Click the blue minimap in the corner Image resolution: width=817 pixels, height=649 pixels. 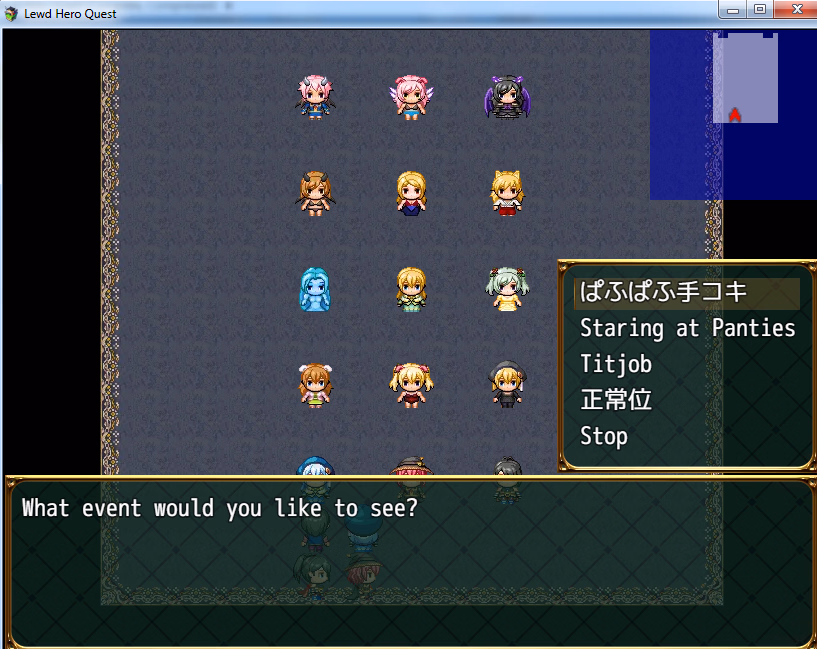tap(733, 114)
